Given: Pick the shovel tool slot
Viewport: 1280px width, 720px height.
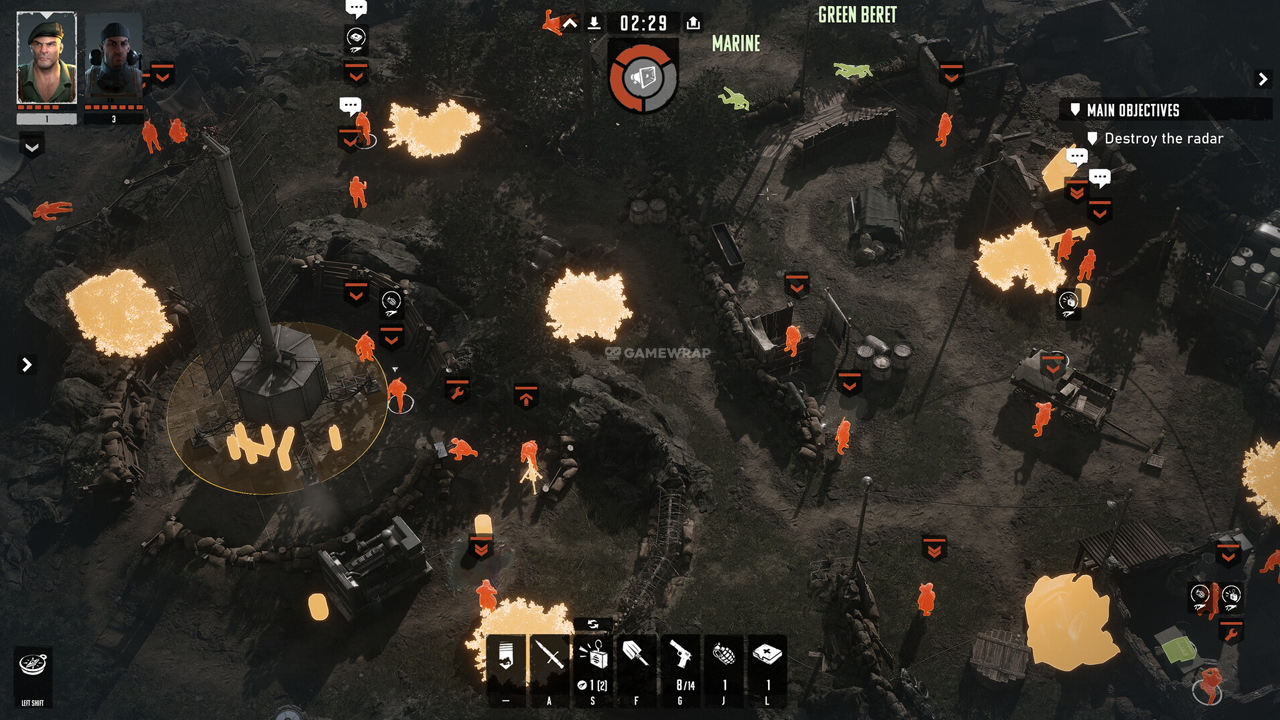Looking at the screenshot, I should pyautogui.click(x=637, y=659).
